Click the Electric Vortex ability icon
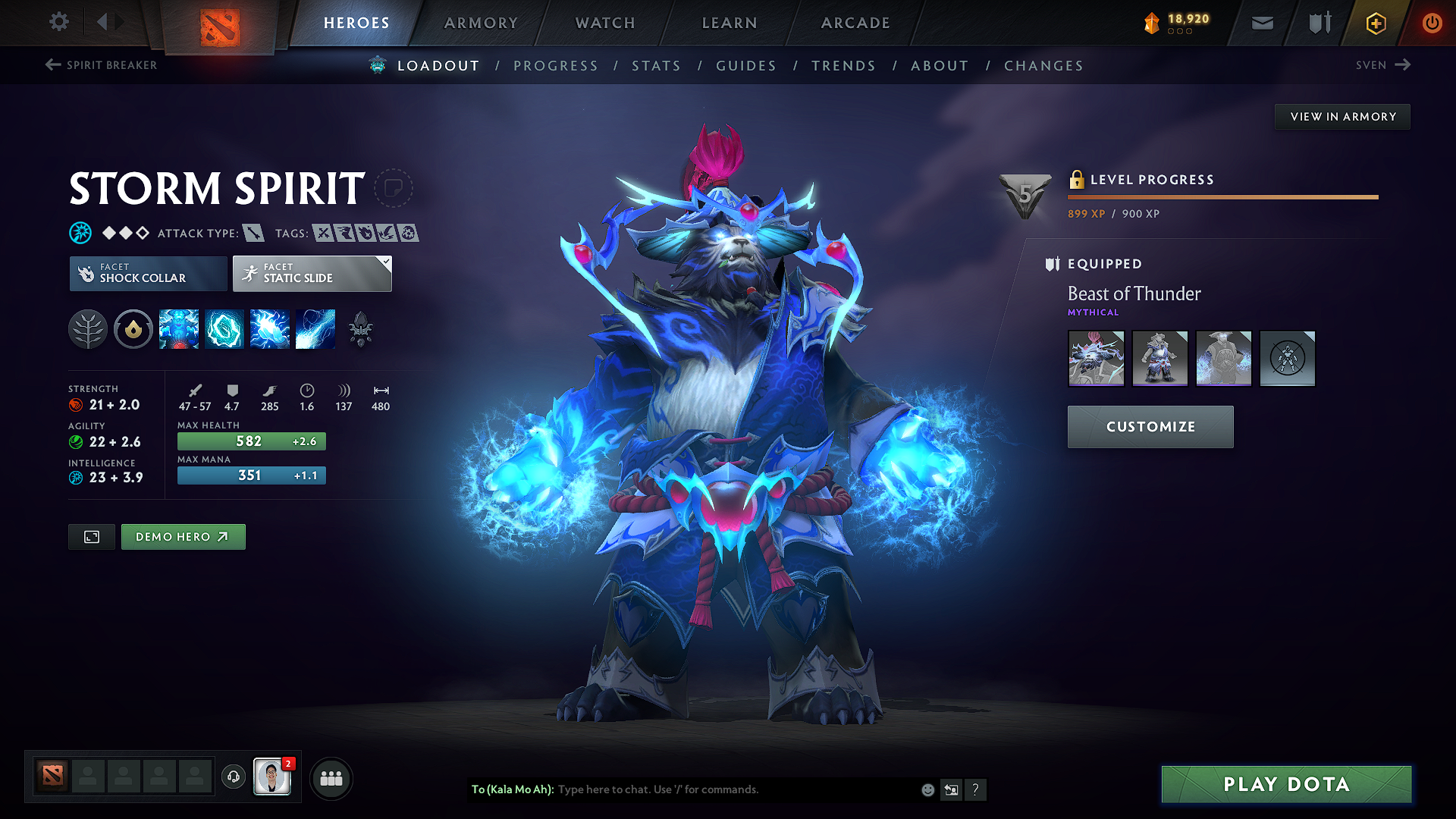Viewport: 1456px width, 819px height. (224, 329)
